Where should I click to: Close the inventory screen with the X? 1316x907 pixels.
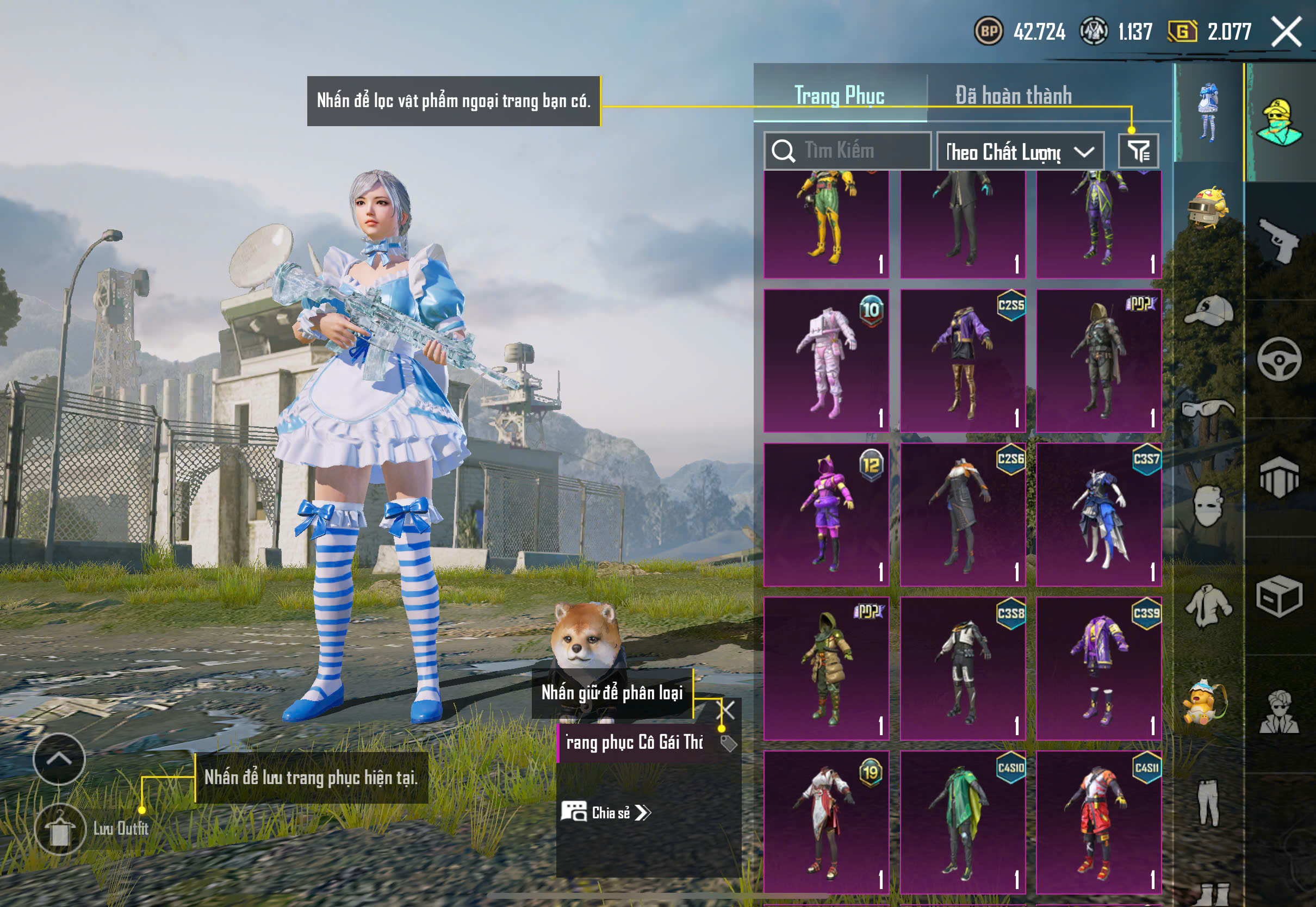pyautogui.click(x=1287, y=32)
